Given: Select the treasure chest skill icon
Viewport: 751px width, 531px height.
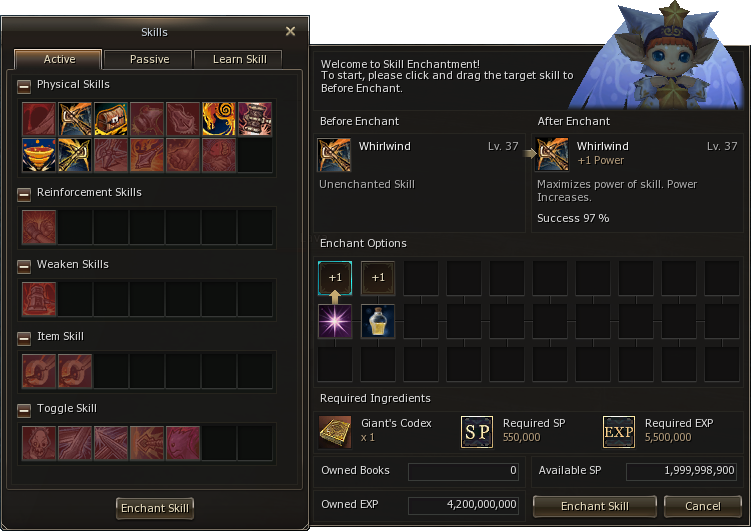Looking at the screenshot, I should click(x=111, y=119).
